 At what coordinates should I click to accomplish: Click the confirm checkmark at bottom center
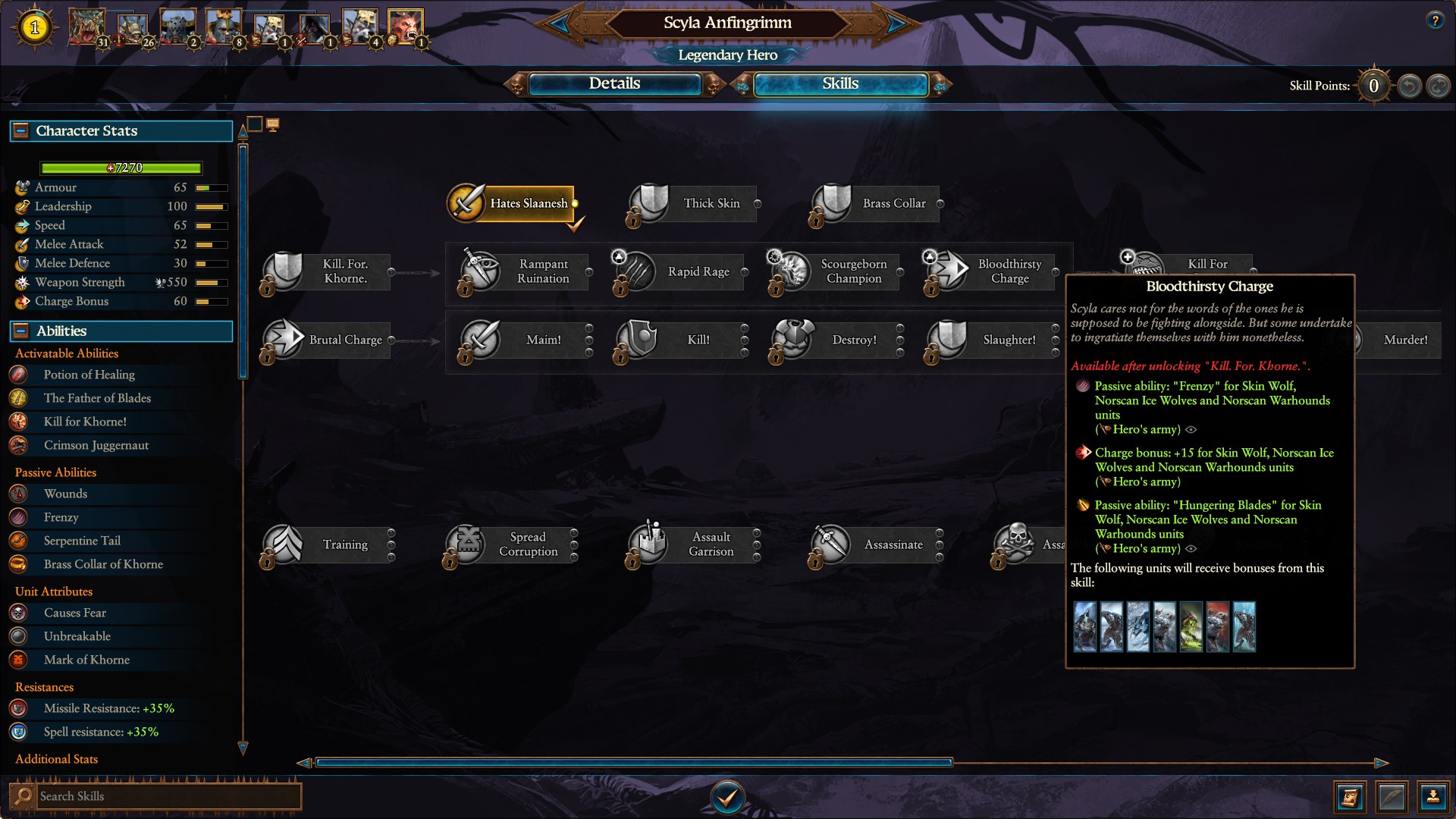pos(727,797)
